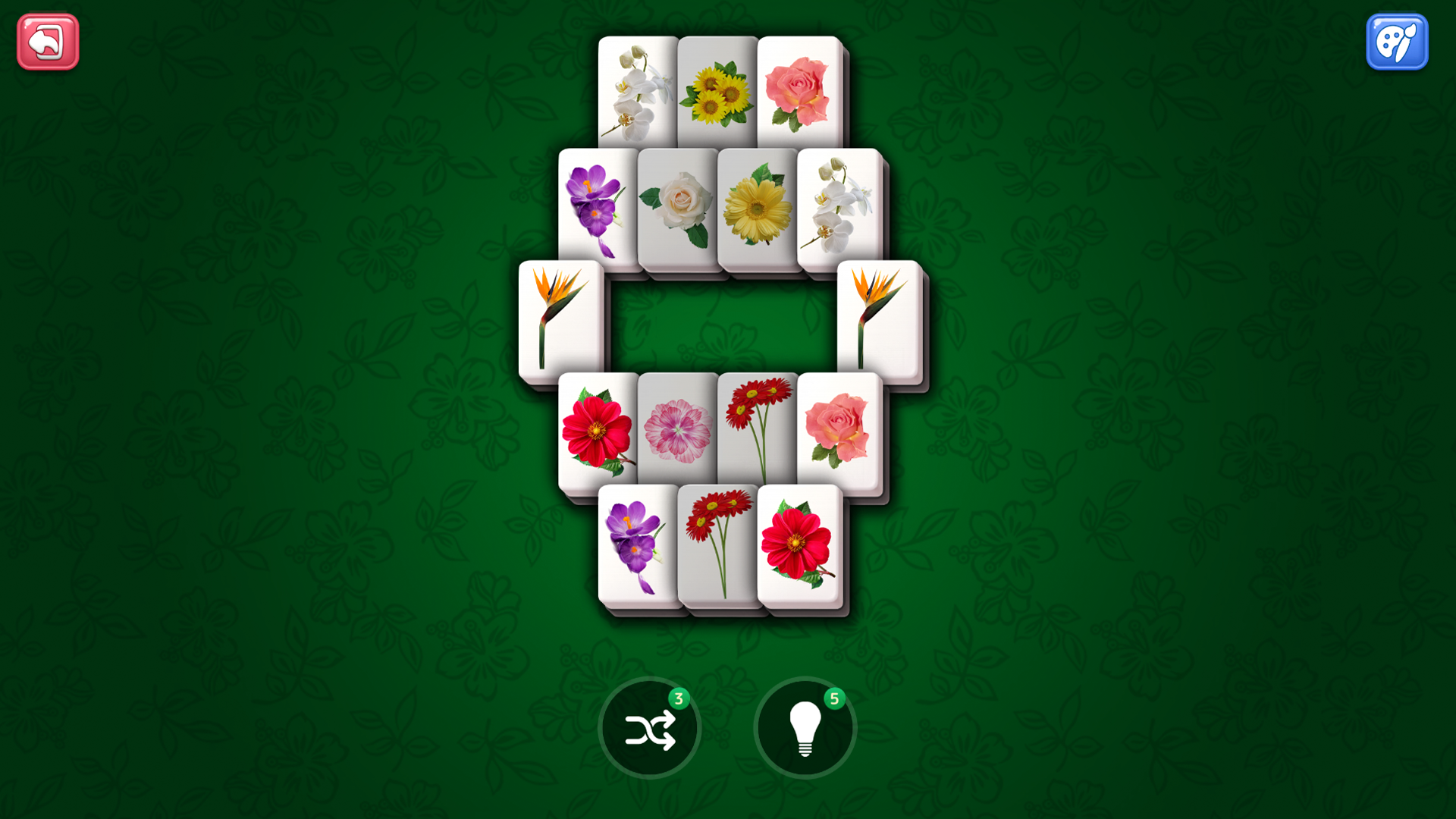Select the pink rose tile in the top row
The image size is (1456, 819).
point(797,91)
